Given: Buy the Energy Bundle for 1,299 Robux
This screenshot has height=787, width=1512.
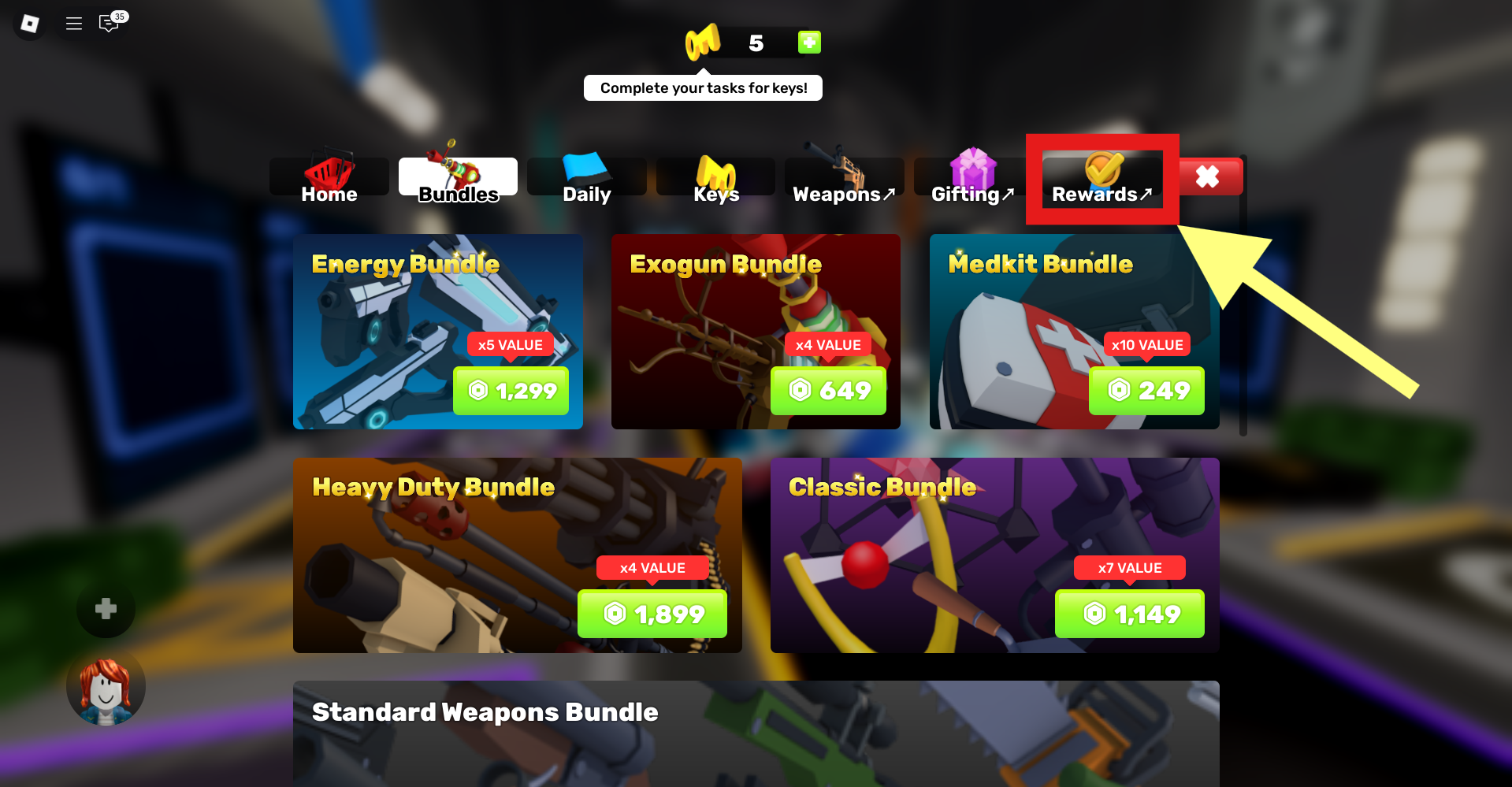Looking at the screenshot, I should point(511,391).
